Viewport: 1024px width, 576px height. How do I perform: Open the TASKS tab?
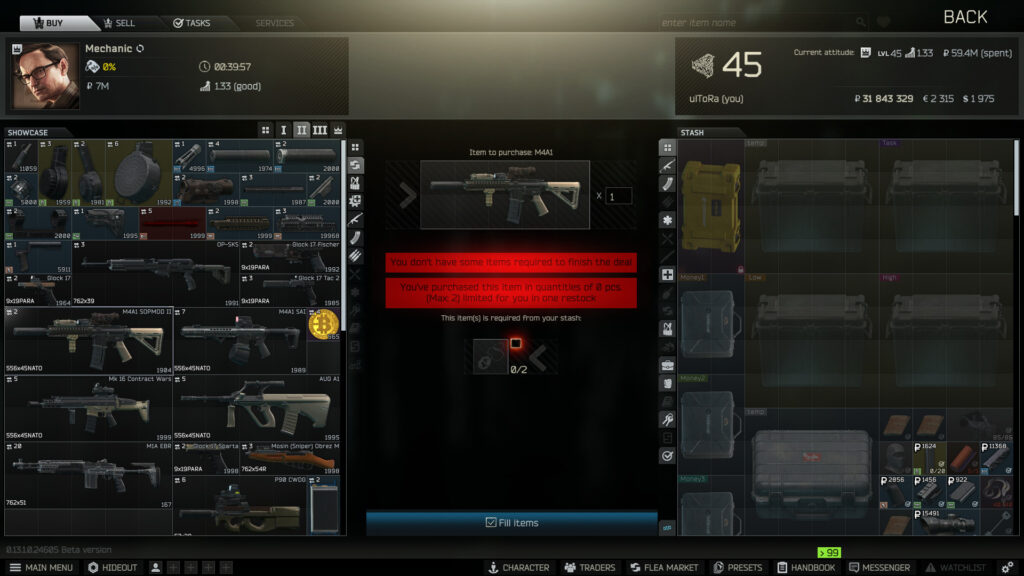click(x=192, y=23)
